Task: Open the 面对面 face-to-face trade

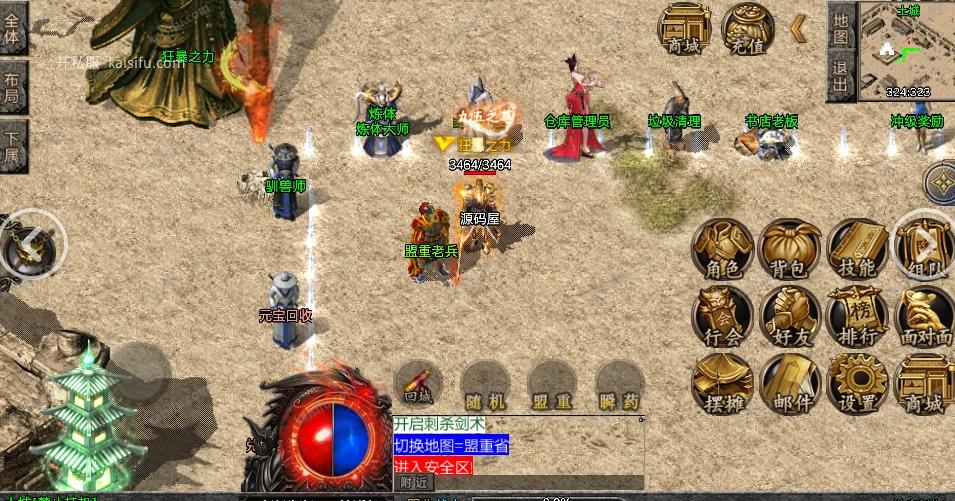Action: [925, 317]
